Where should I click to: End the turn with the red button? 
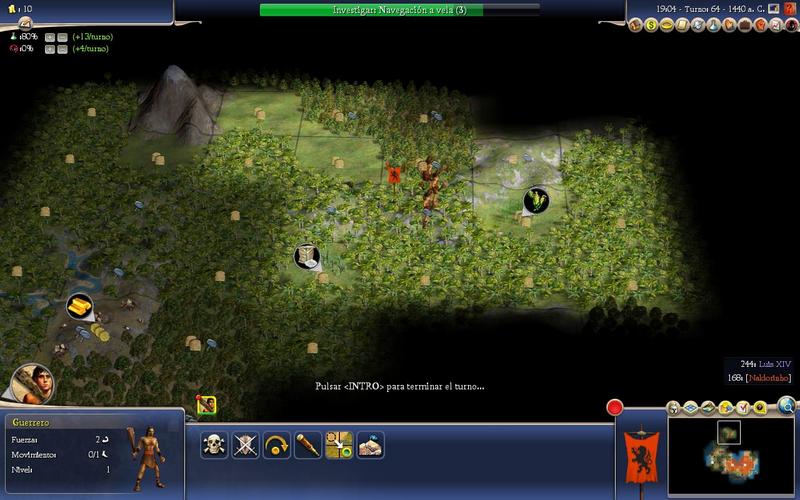click(616, 408)
